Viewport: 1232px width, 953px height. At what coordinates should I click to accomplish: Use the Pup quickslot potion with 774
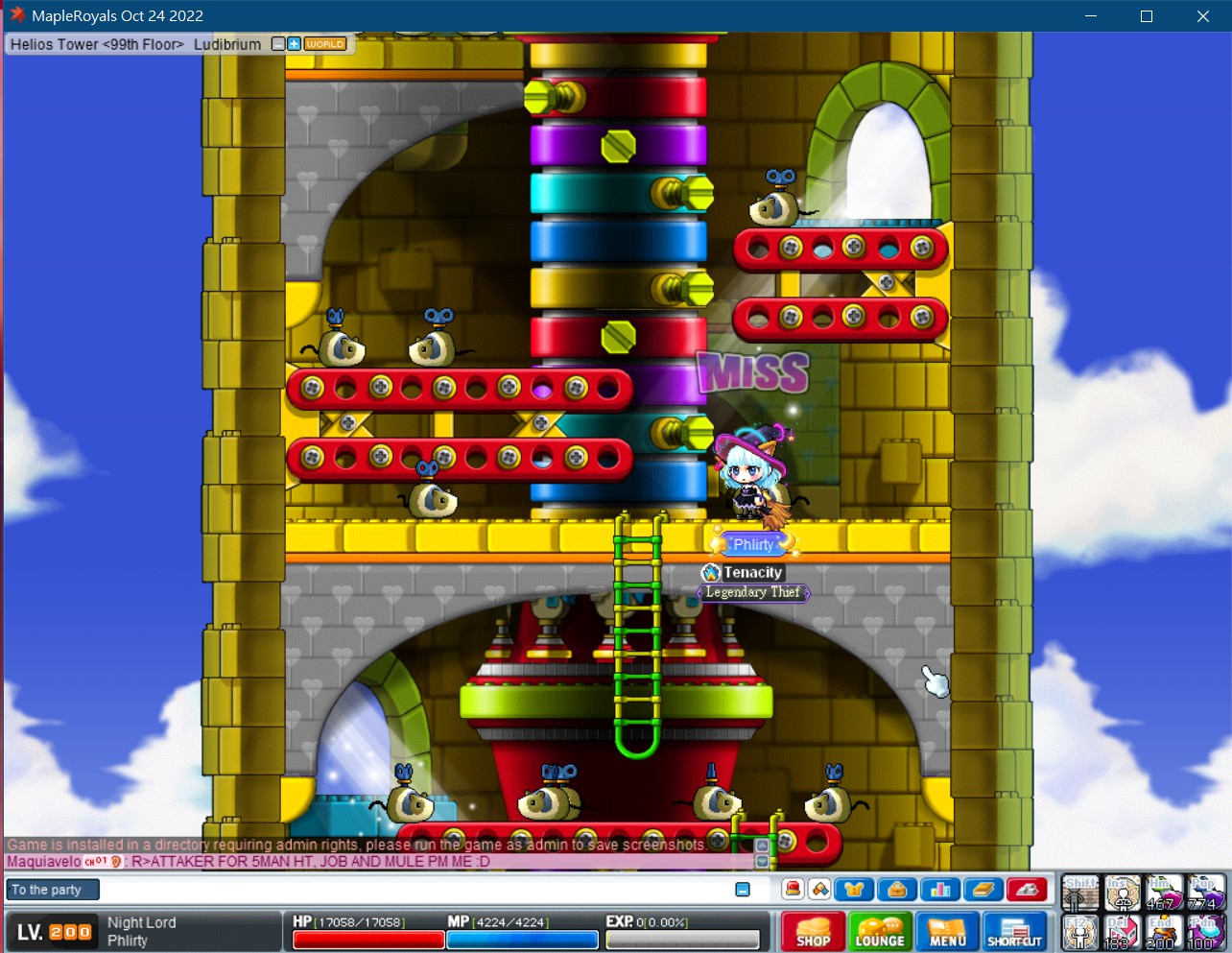pyautogui.click(x=1205, y=893)
